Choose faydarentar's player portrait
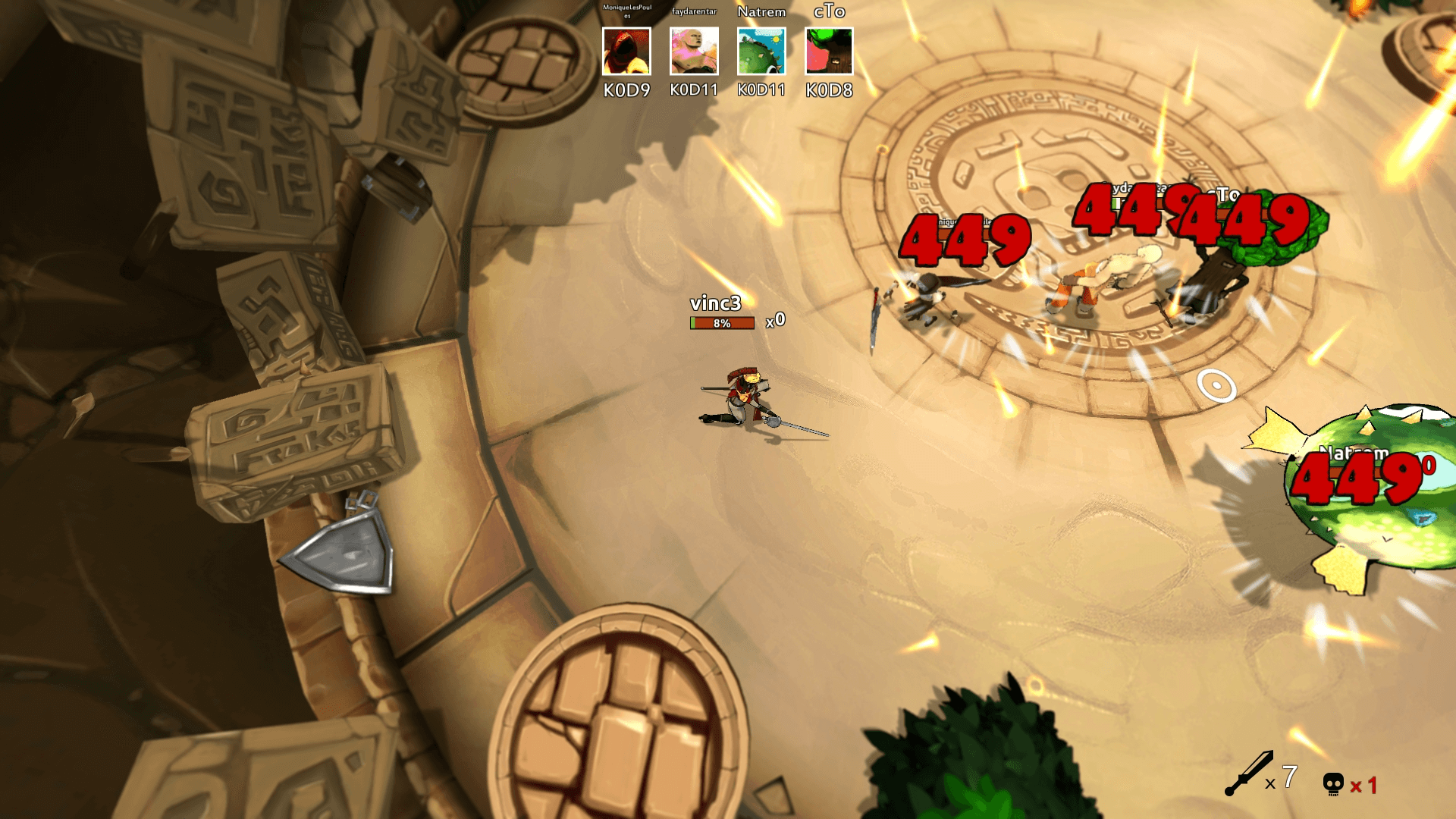Screen dimensions: 1456x819 [694, 52]
